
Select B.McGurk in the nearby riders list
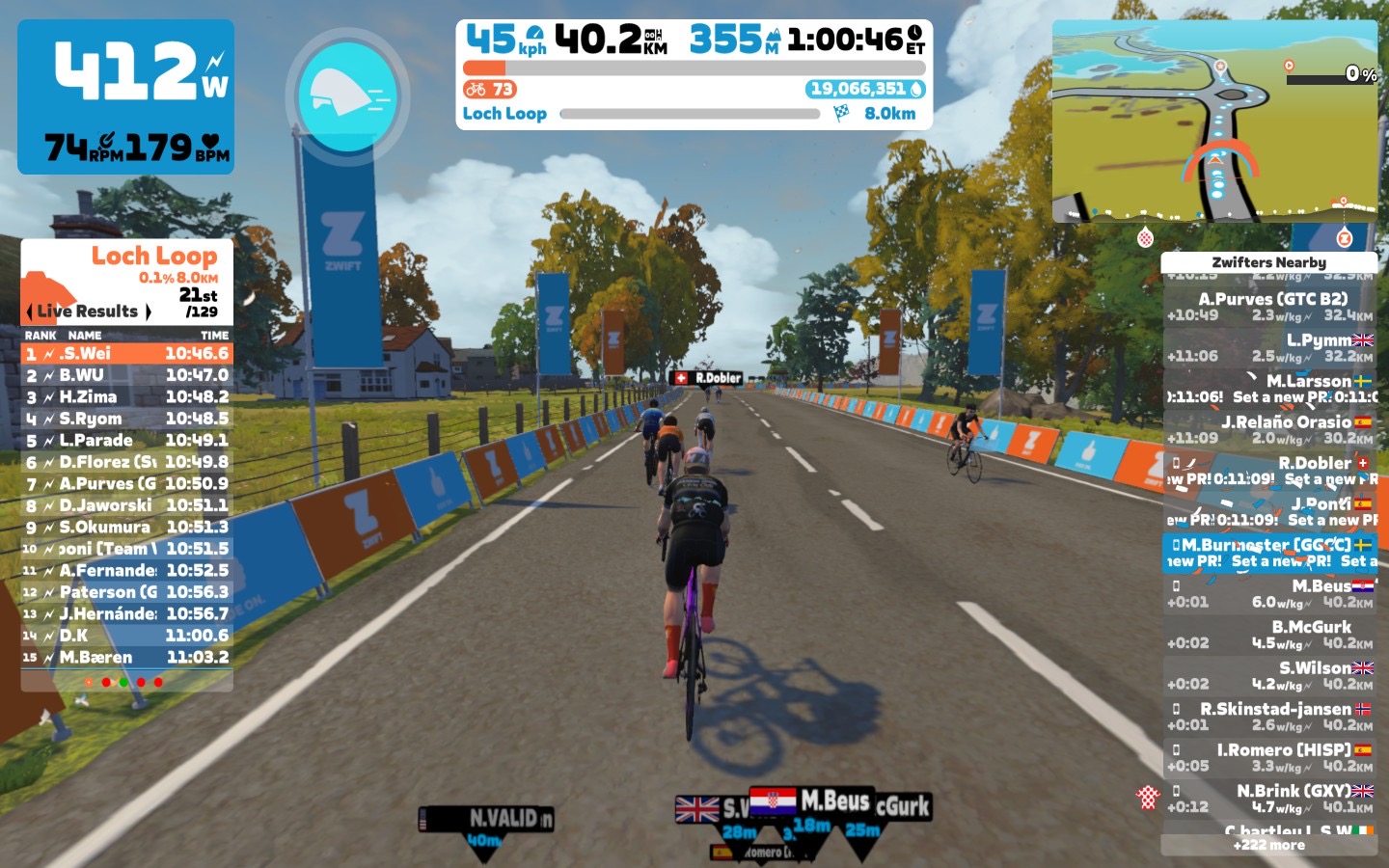(1268, 635)
